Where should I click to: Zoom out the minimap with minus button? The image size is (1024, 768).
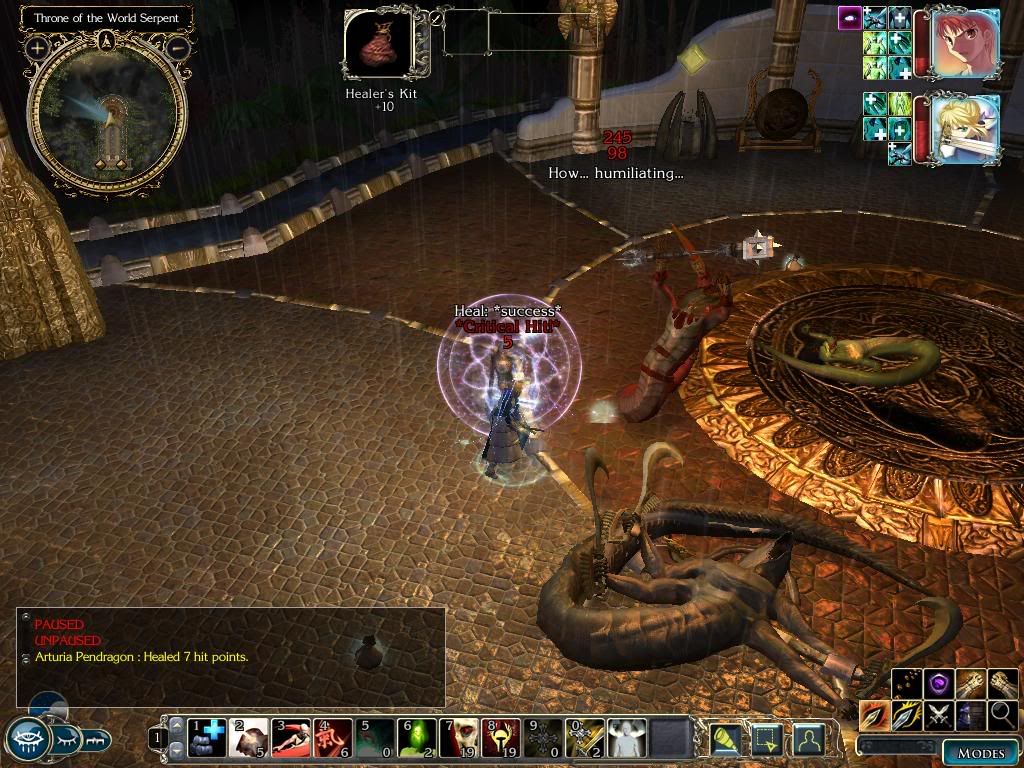pos(177,47)
